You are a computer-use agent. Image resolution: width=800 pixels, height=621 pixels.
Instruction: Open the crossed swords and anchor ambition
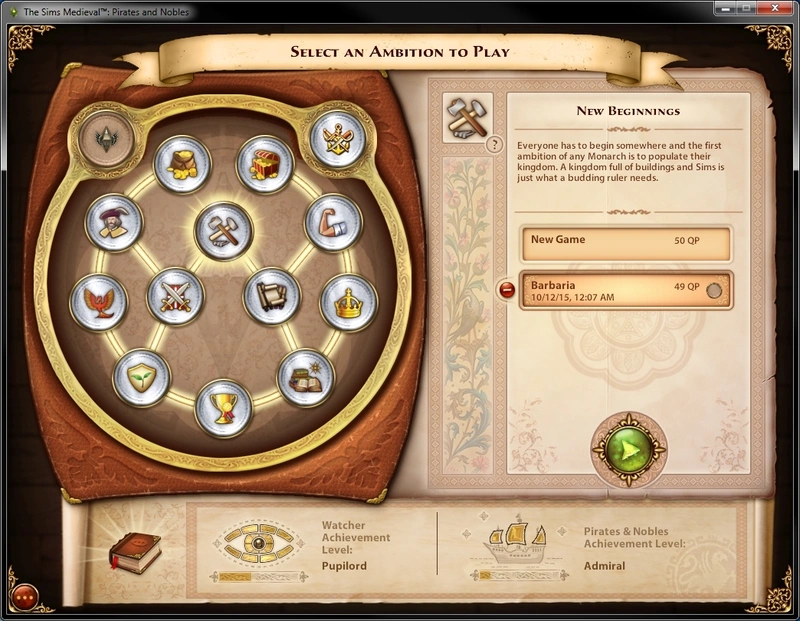click(x=339, y=135)
